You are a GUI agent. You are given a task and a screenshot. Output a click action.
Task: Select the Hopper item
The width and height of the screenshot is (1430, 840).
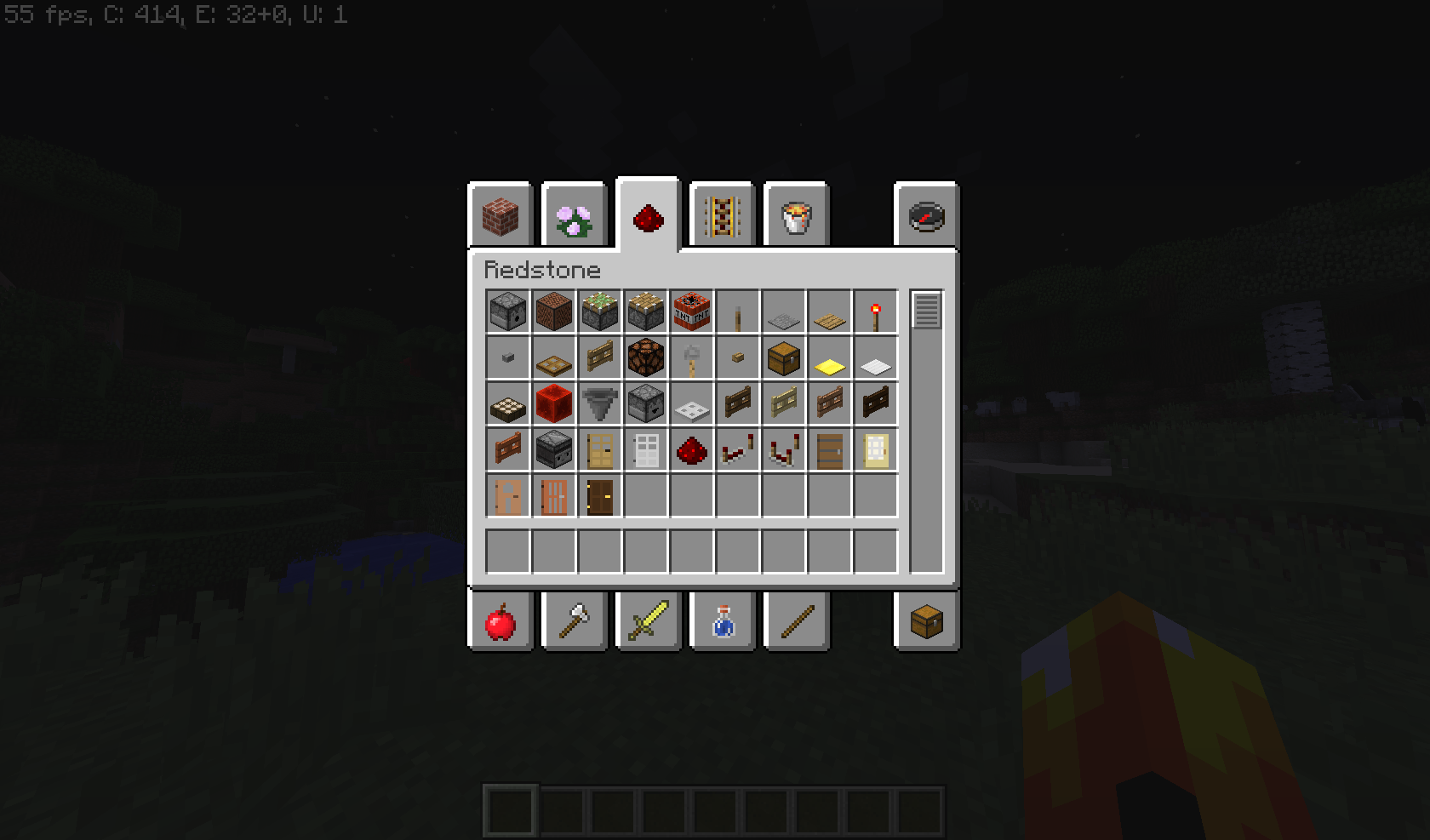pos(599,405)
